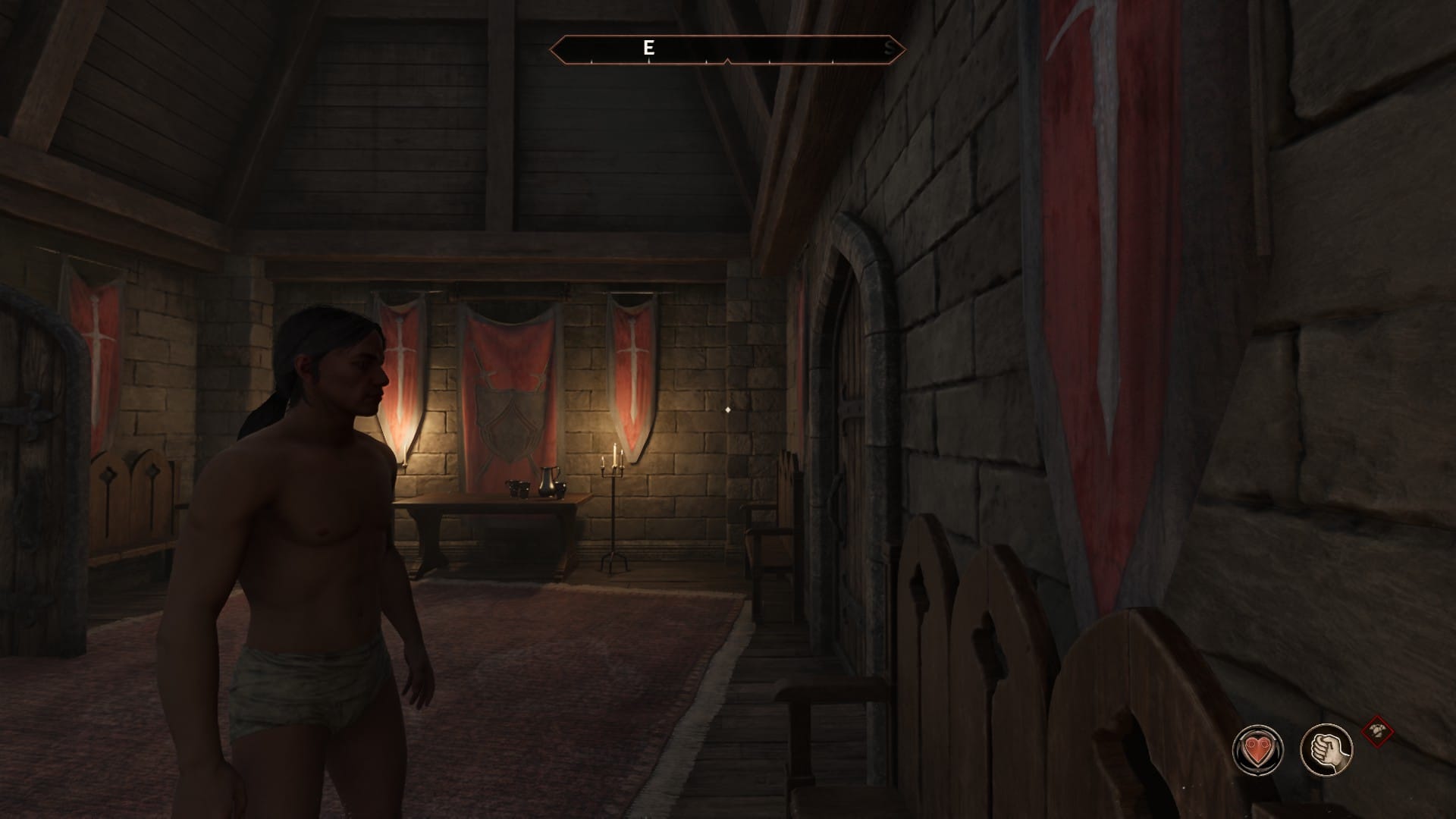
Task: Click the red heart health icon
Action: point(1257,749)
